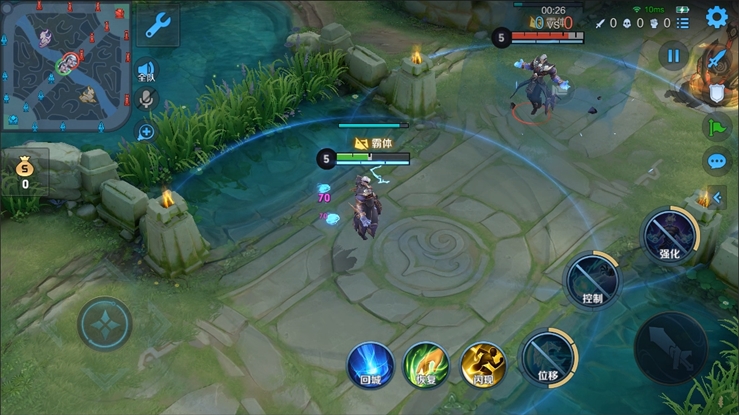Open the scoreboard list icon
This screenshot has height=415, width=739.
click(x=682, y=22)
